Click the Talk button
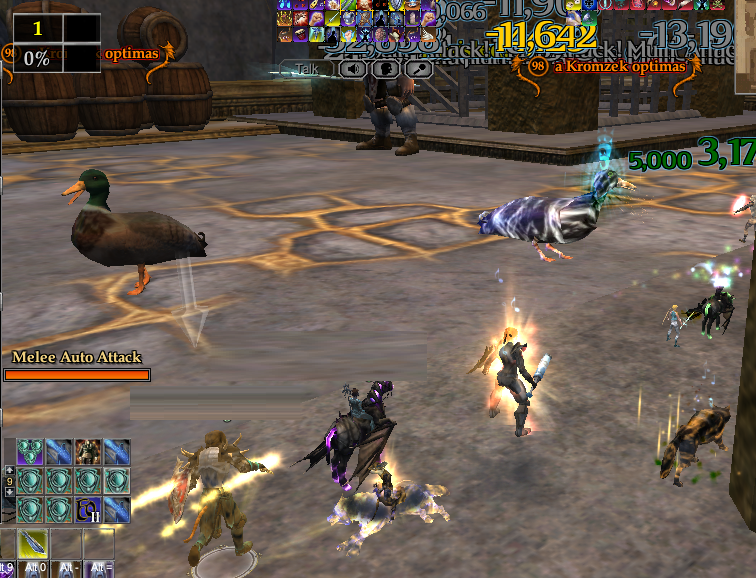Viewport: 756px width, 578px height. tap(306, 69)
